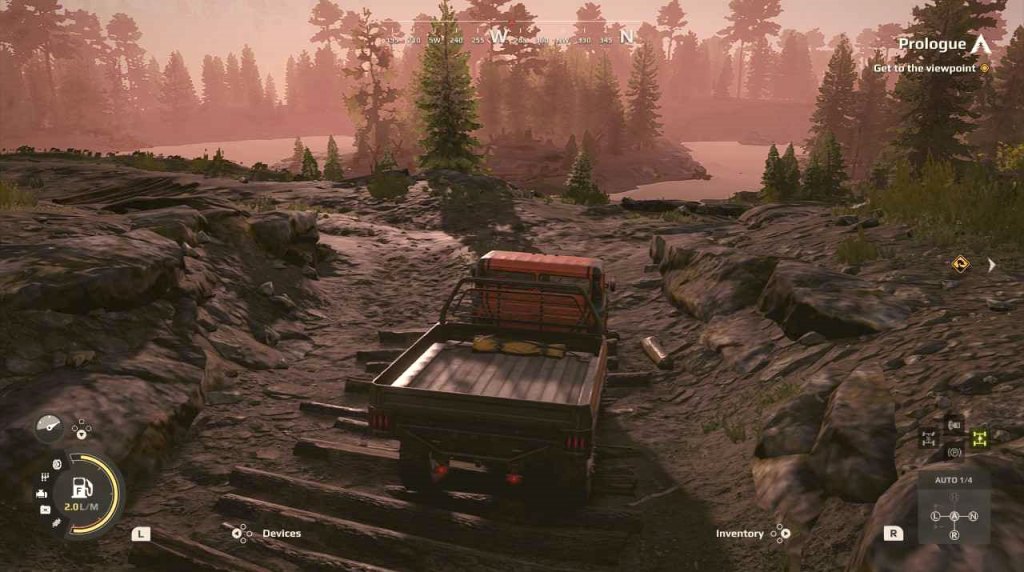This screenshot has width=1024, height=572.
Task: Select the speedometer dial icon
Action: pos(48,425)
